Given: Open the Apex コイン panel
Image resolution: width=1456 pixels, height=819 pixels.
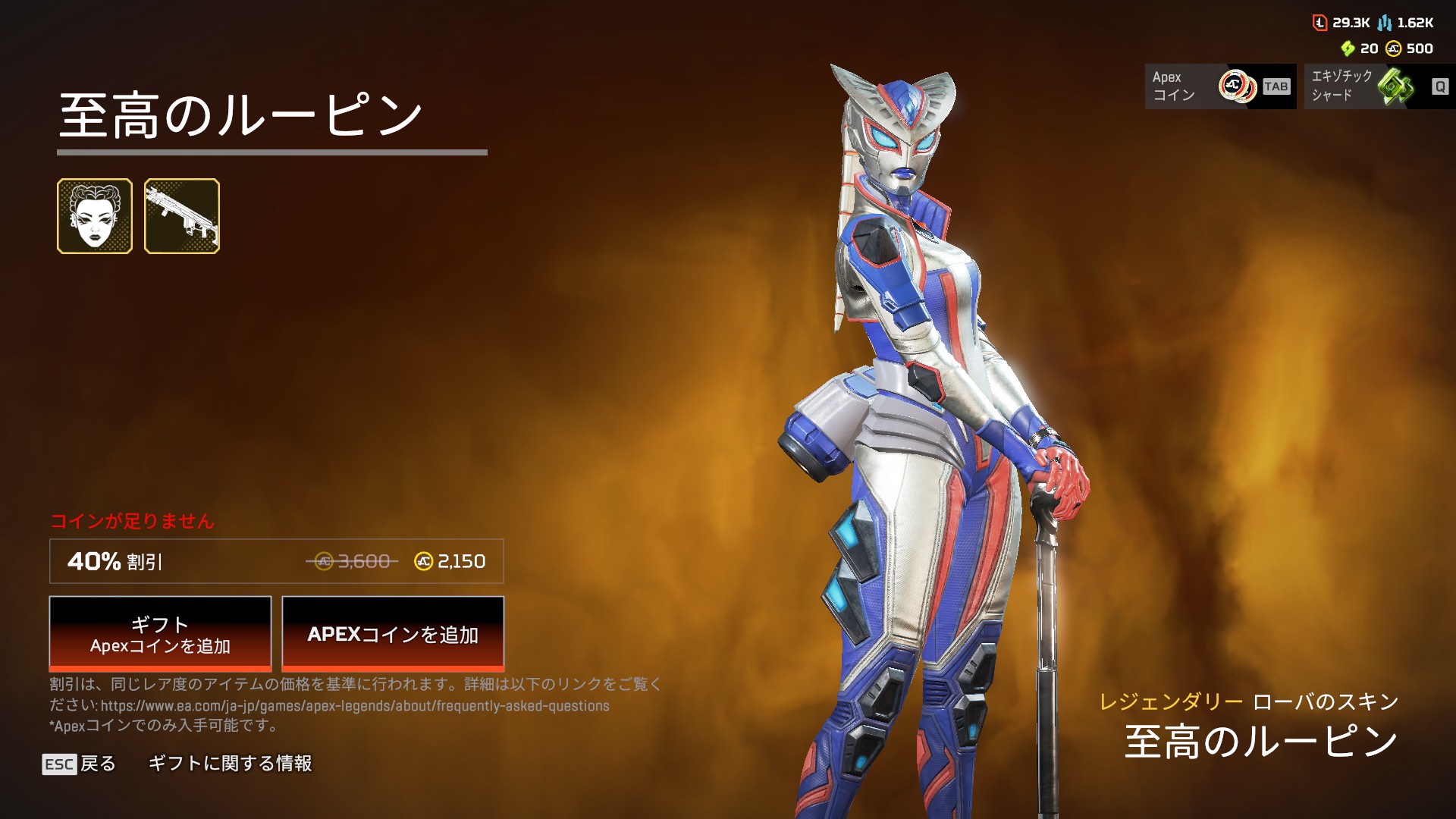Looking at the screenshot, I should (x=1220, y=86).
